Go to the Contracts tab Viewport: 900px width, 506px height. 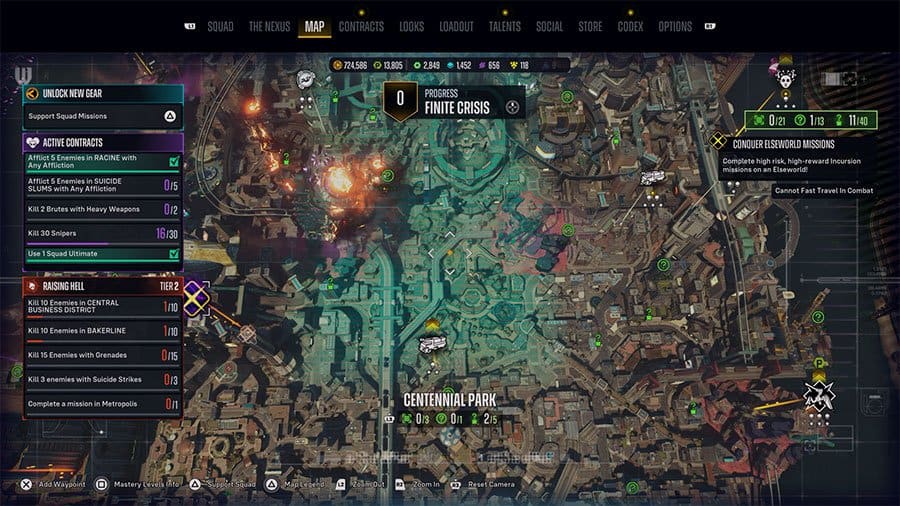[x=361, y=26]
